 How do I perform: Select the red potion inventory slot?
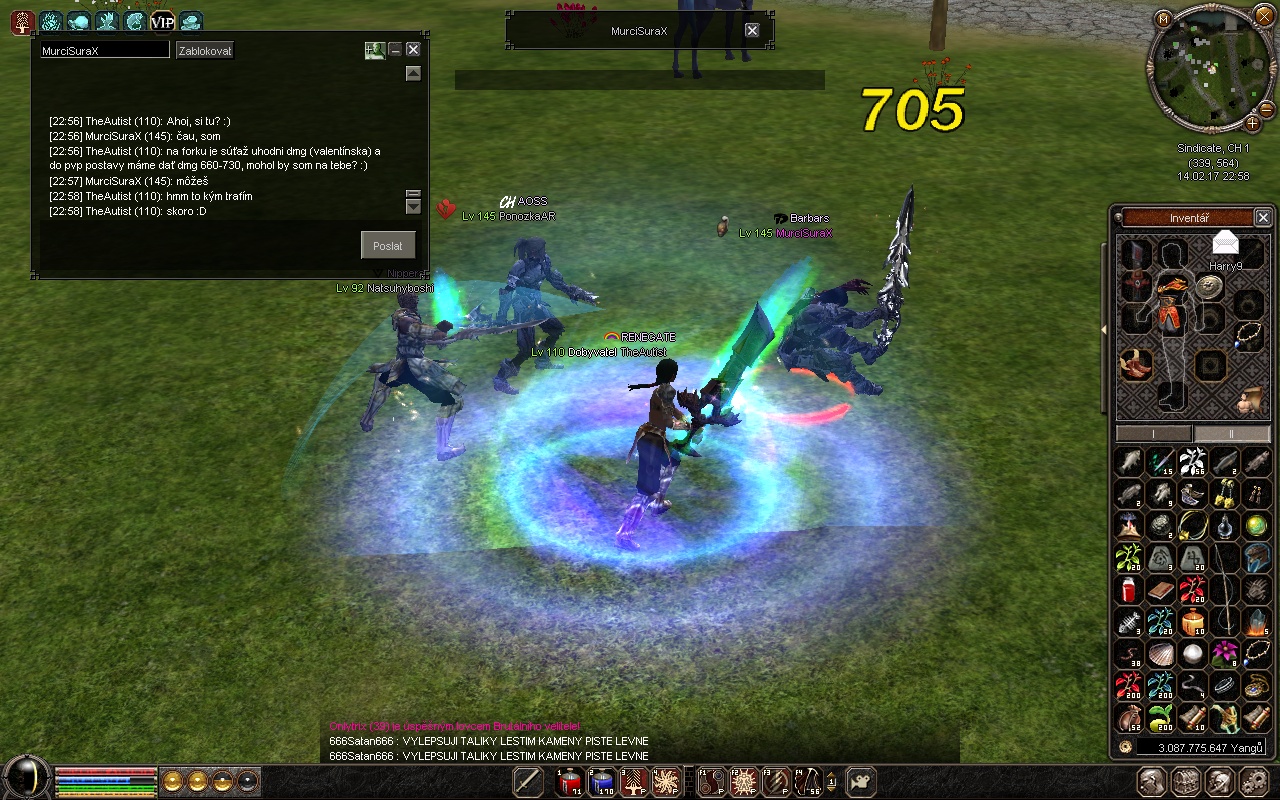1129,589
